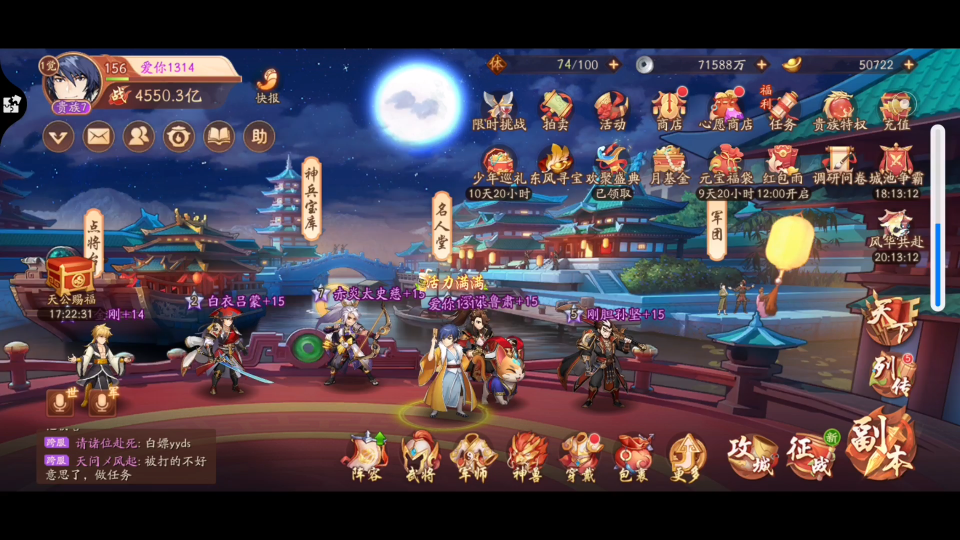Image resolution: width=960 pixels, height=540 pixels.
Task: Open the 充值 recharge icon
Action: coord(895,109)
